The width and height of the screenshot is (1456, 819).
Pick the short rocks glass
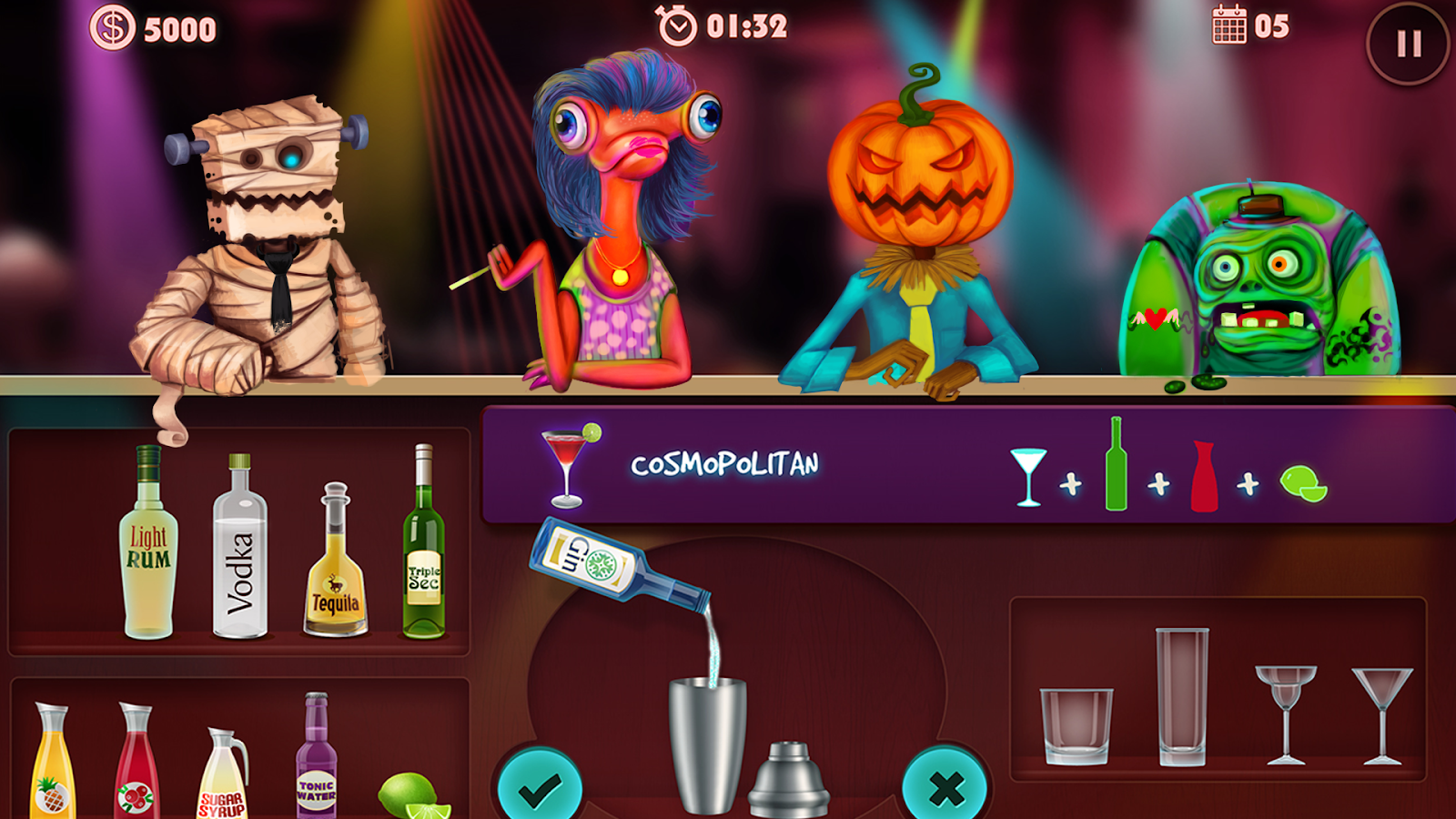1074,728
